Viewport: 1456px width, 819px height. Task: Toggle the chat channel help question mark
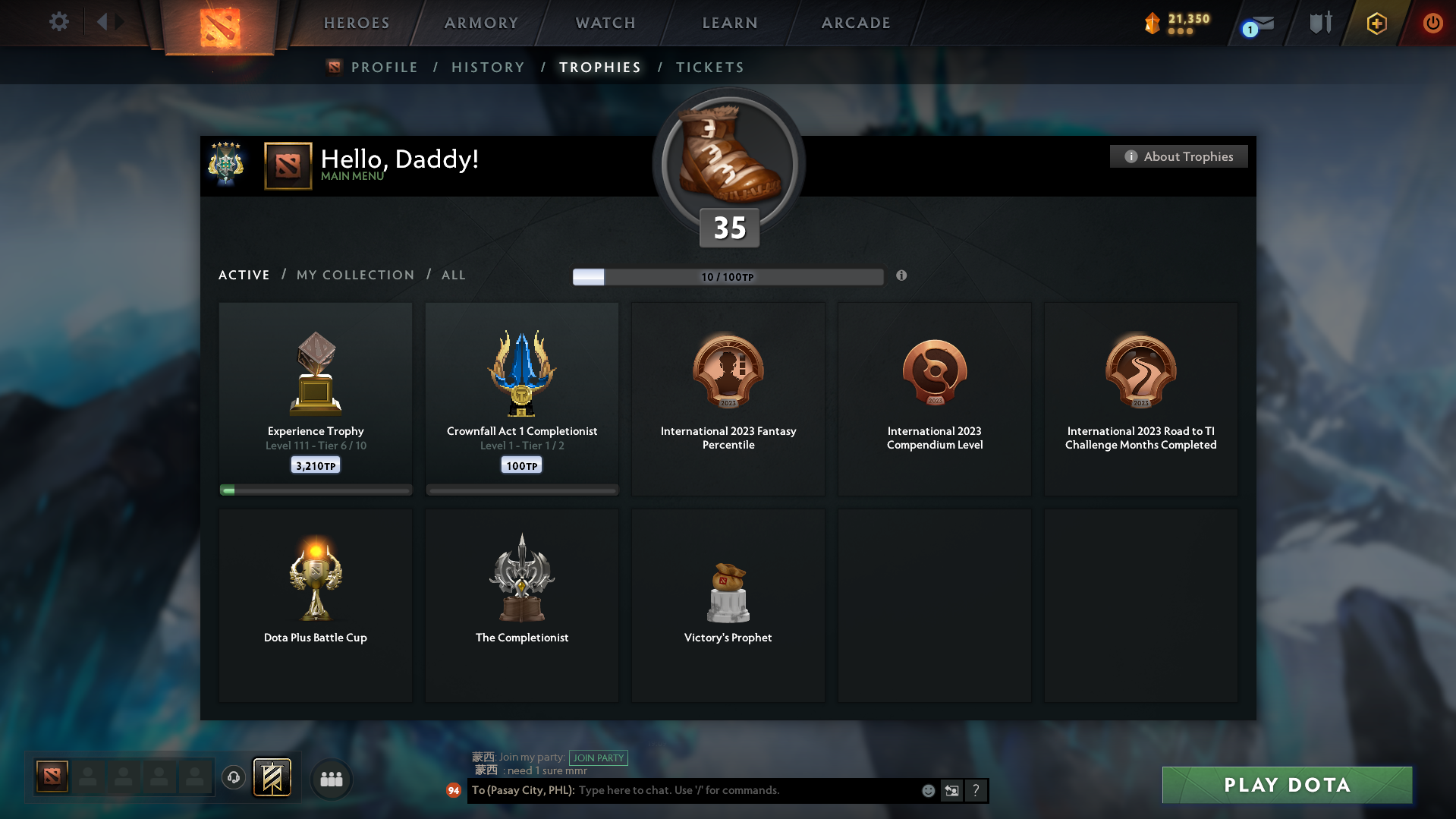click(x=976, y=790)
